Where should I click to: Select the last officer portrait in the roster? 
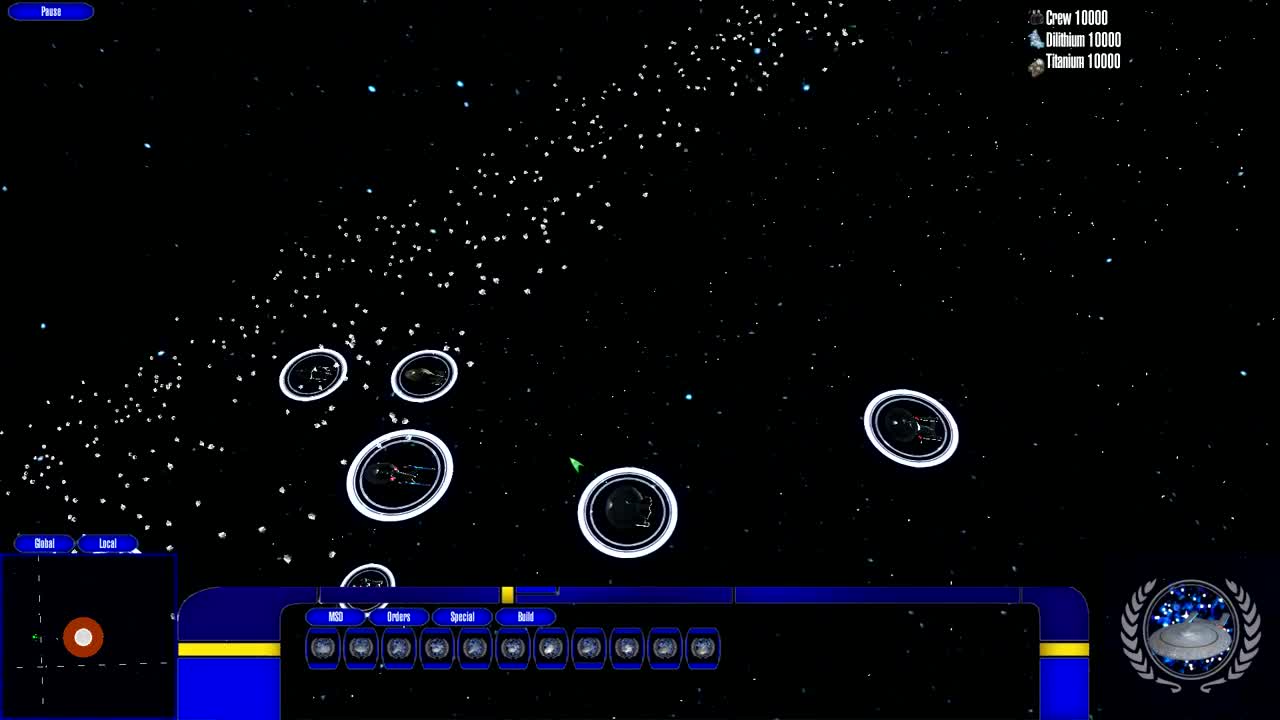click(x=703, y=648)
